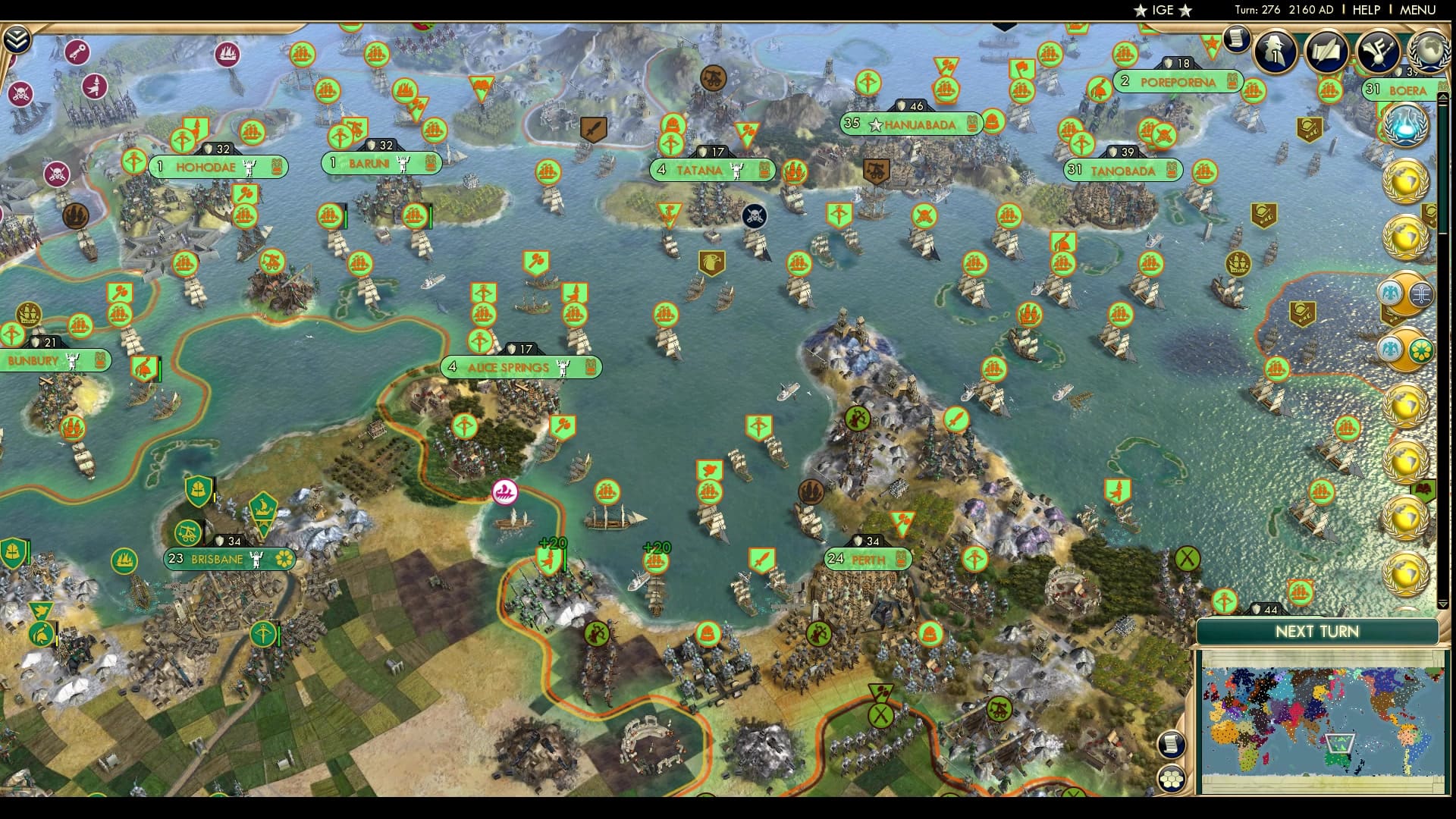Click Australia on the minimap
The height and width of the screenshot is (819, 1456).
(x=1338, y=758)
